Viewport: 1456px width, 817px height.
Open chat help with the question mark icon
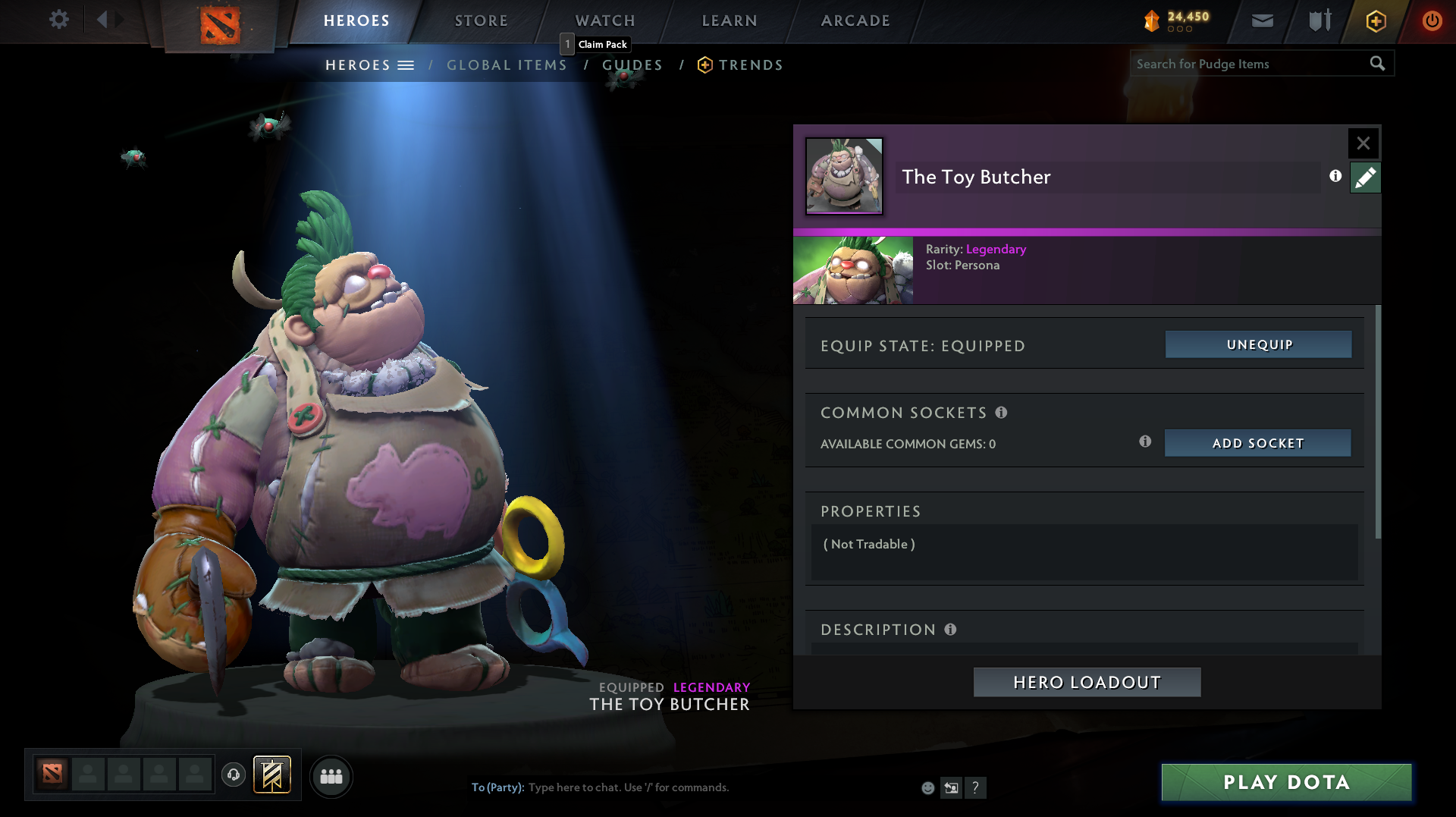(x=977, y=787)
